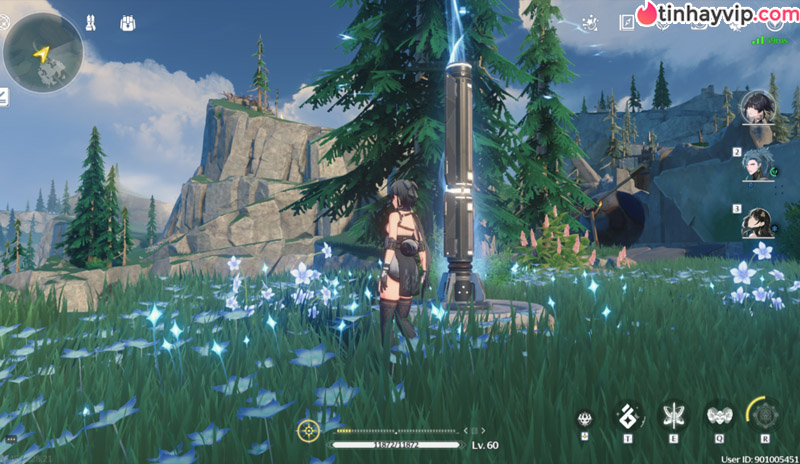Switch to party member 2 with teal hair
800x464 pixels.
[x=756, y=165]
